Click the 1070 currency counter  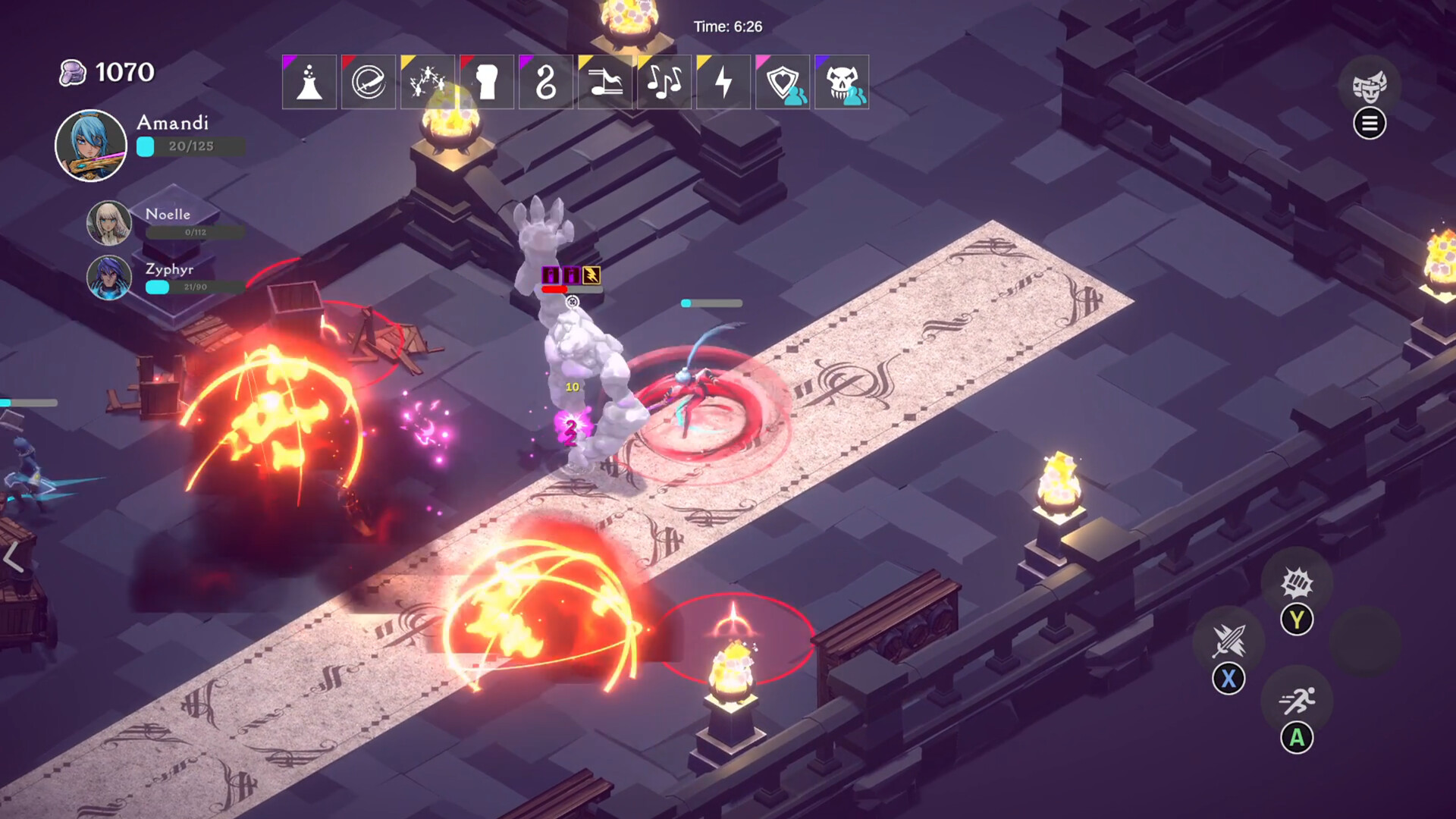coord(106,71)
